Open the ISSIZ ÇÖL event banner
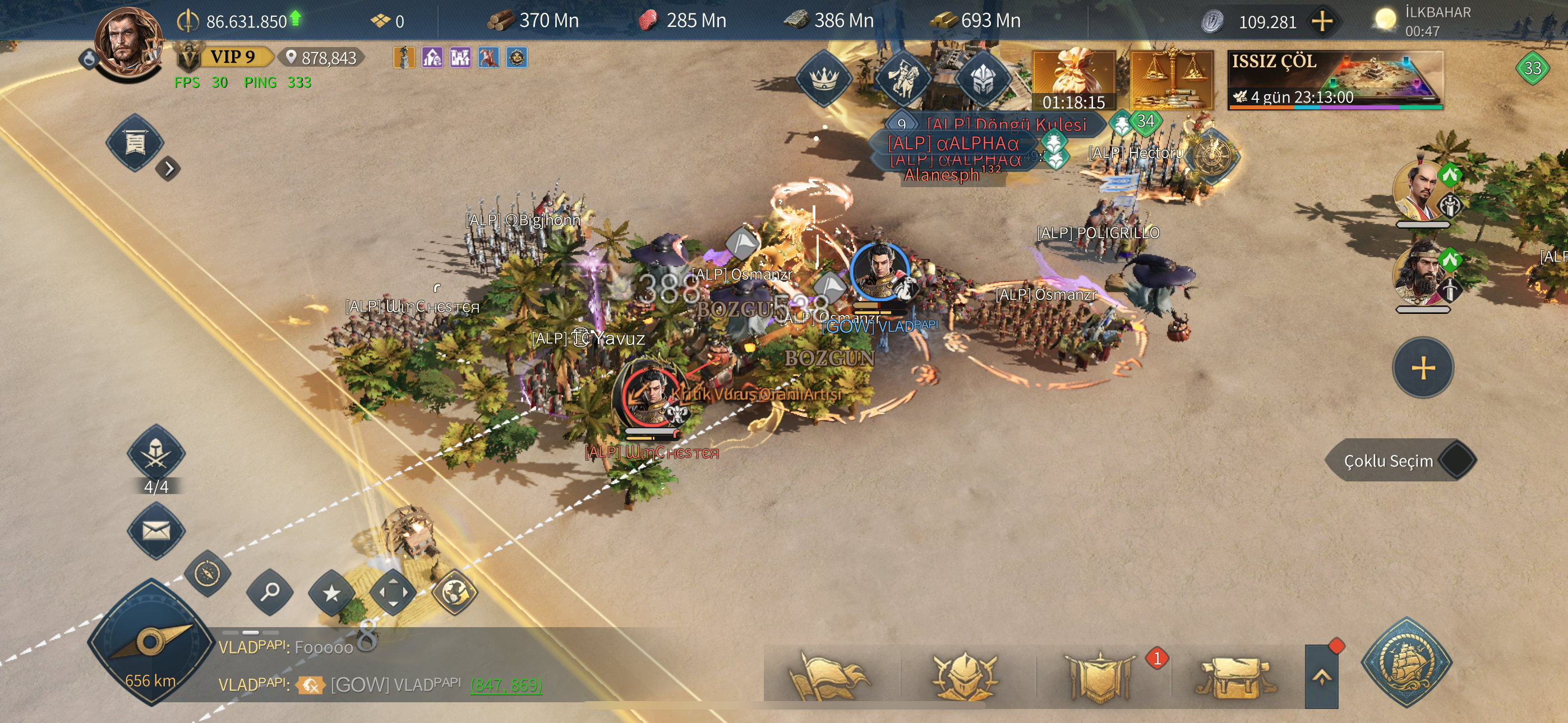The image size is (1568, 723). (1334, 80)
